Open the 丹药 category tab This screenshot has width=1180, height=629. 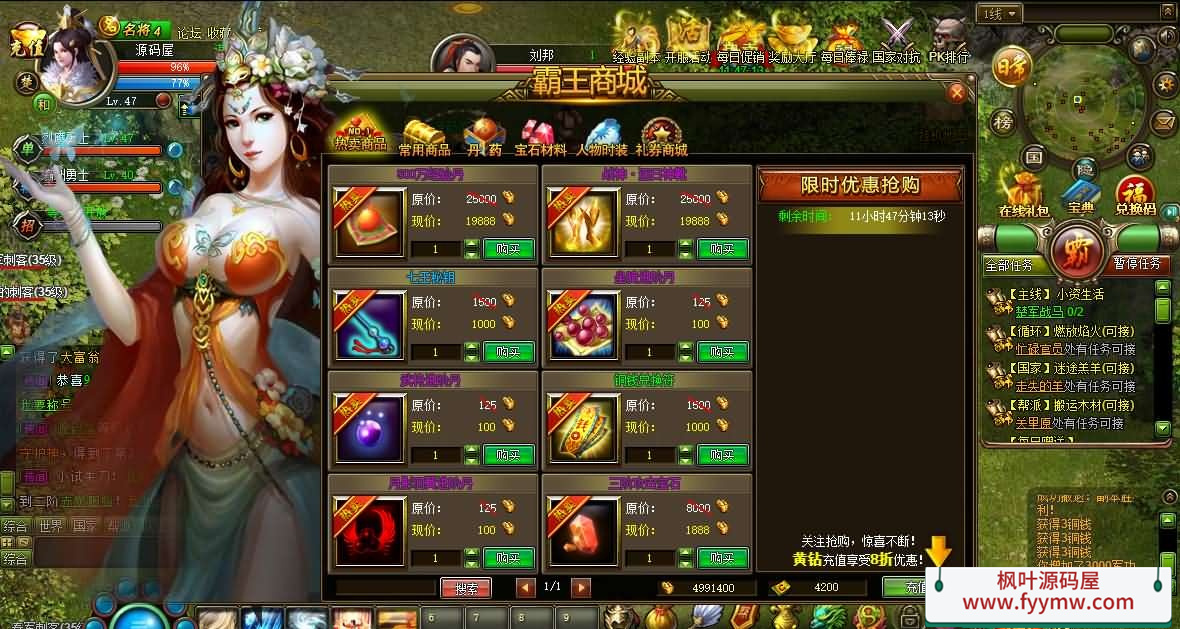point(484,138)
